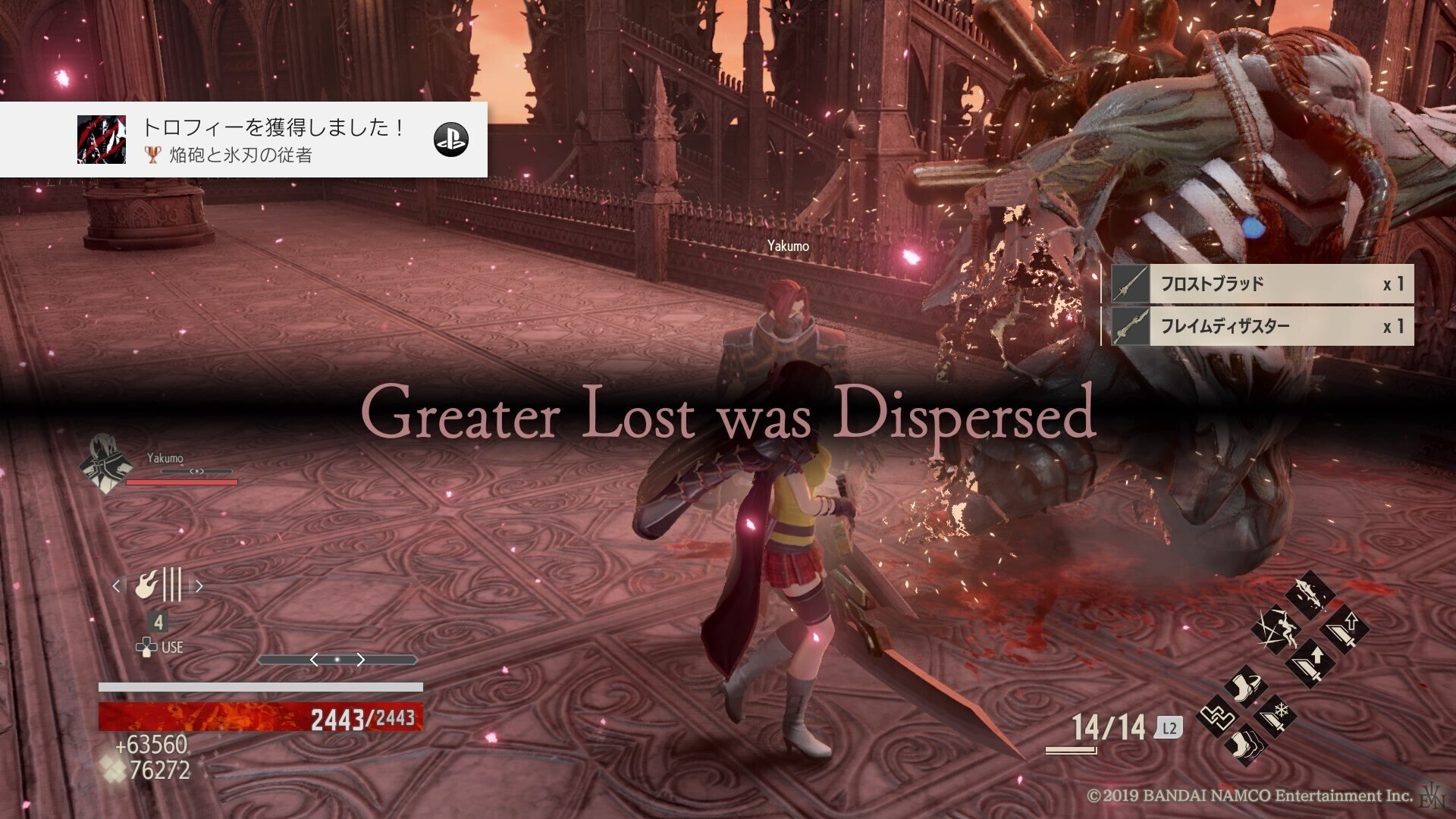Click Yakumo's partner portrait icon
Viewport: 1456px width, 819px height.
coord(104,463)
